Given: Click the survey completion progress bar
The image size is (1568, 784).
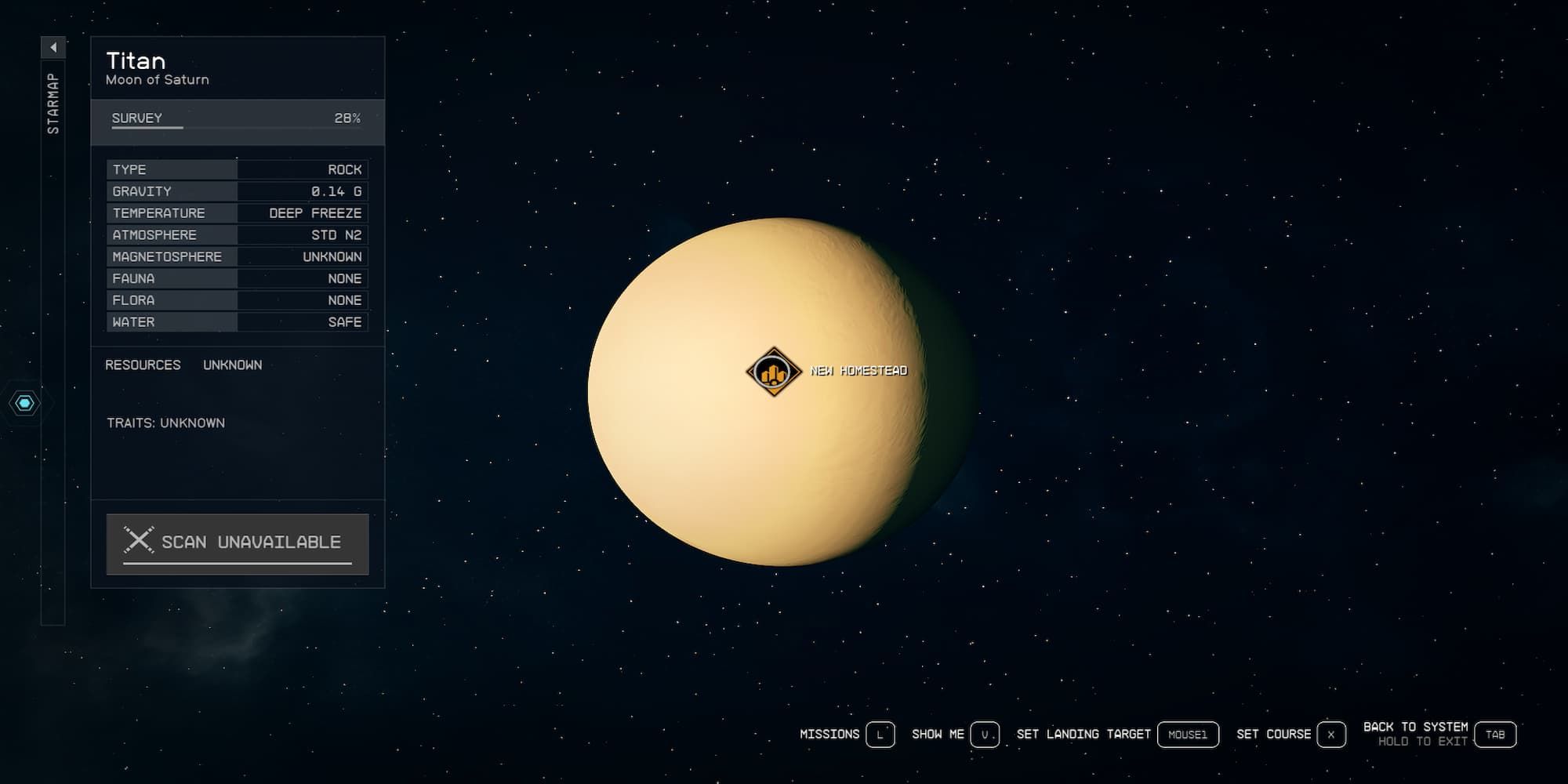Looking at the screenshot, I should pos(235,128).
